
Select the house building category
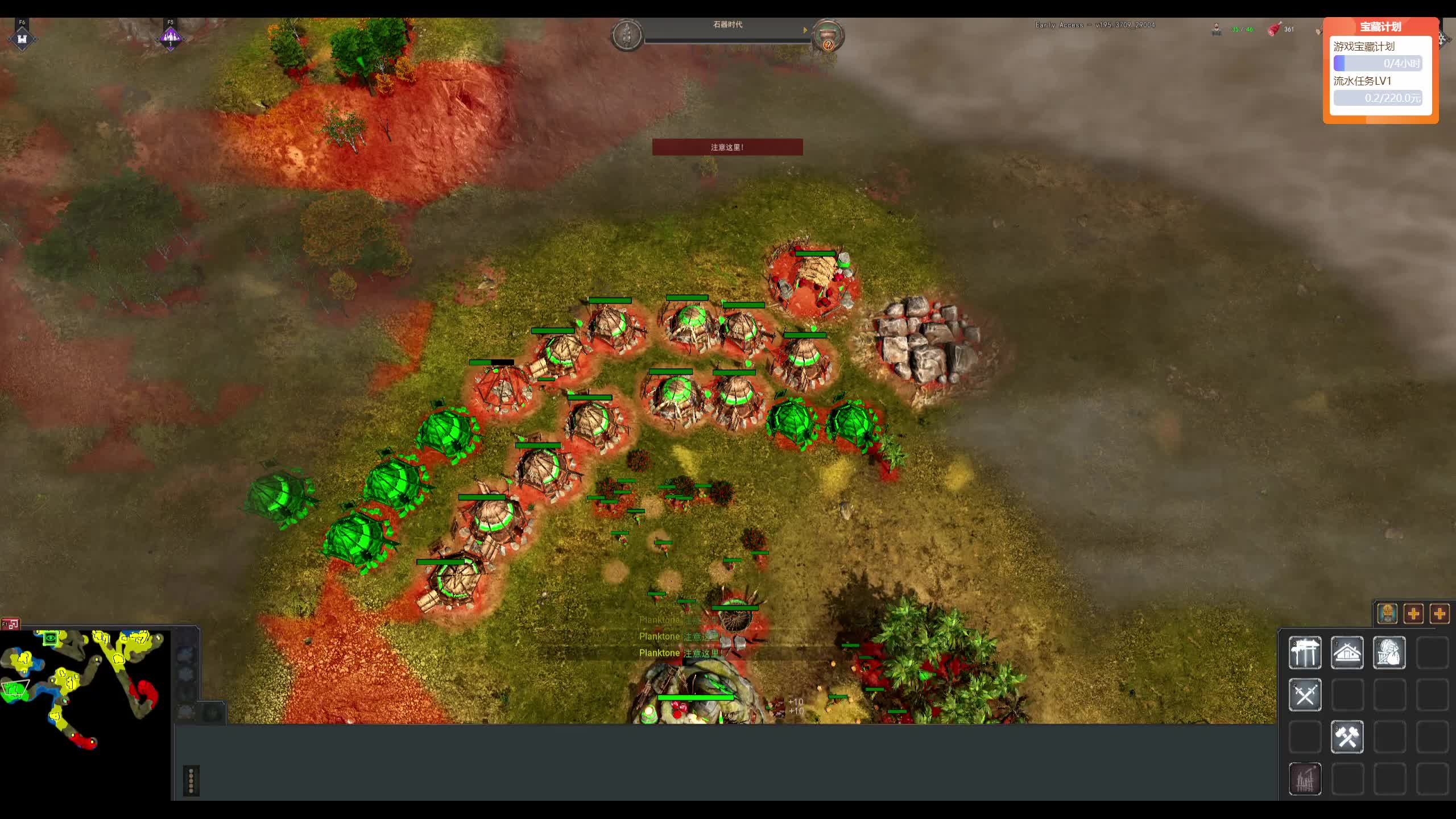pyautogui.click(x=1347, y=653)
